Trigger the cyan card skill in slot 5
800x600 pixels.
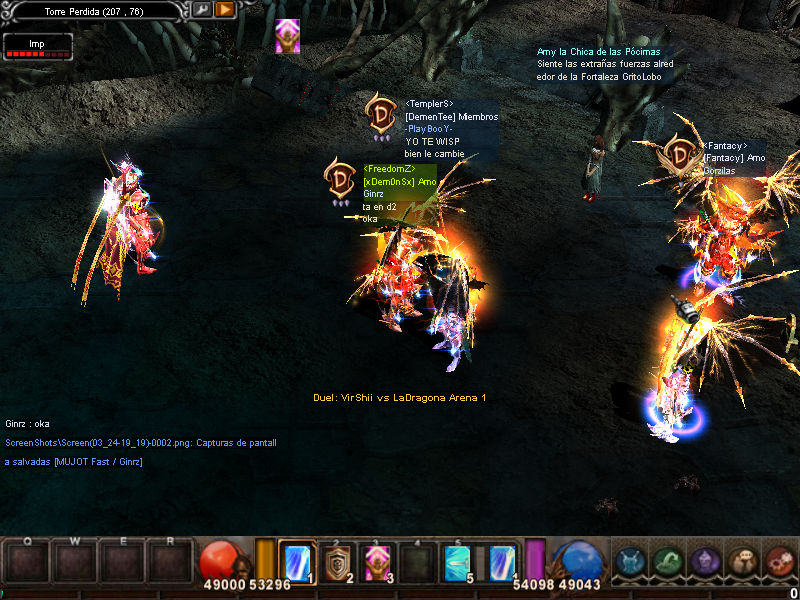click(461, 561)
